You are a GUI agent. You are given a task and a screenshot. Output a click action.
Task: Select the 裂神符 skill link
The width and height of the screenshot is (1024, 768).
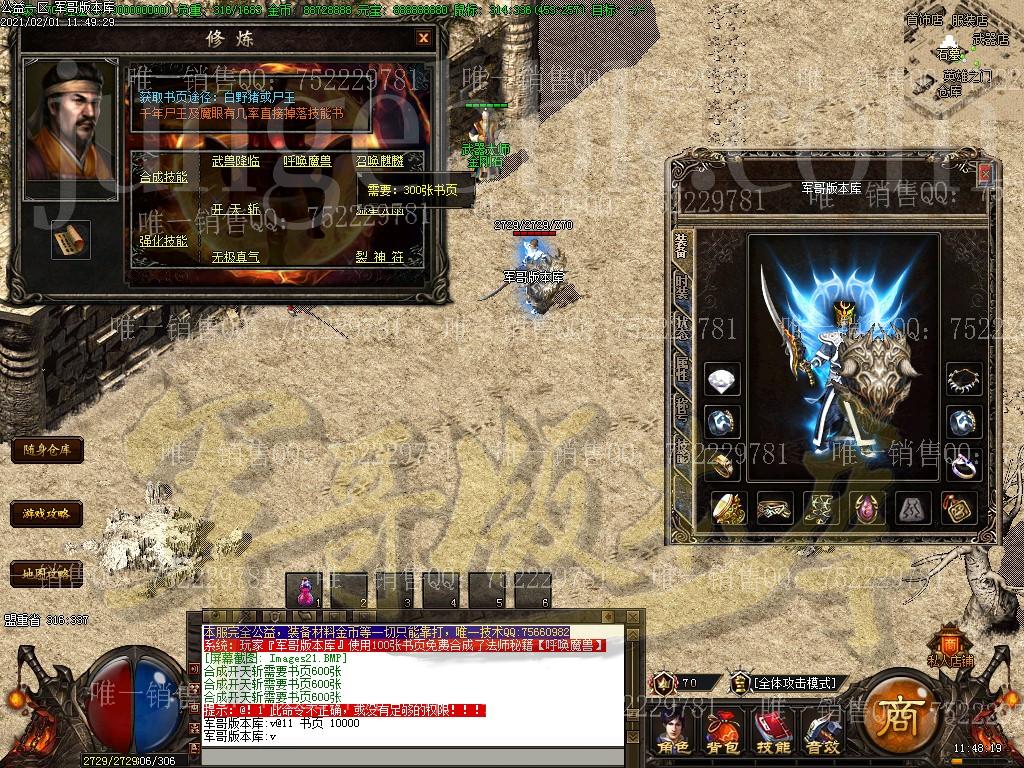(380, 257)
